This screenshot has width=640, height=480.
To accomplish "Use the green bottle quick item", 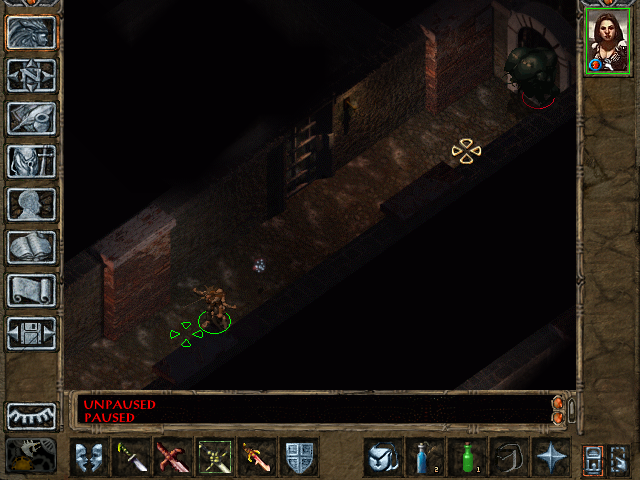I will coord(467,458).
